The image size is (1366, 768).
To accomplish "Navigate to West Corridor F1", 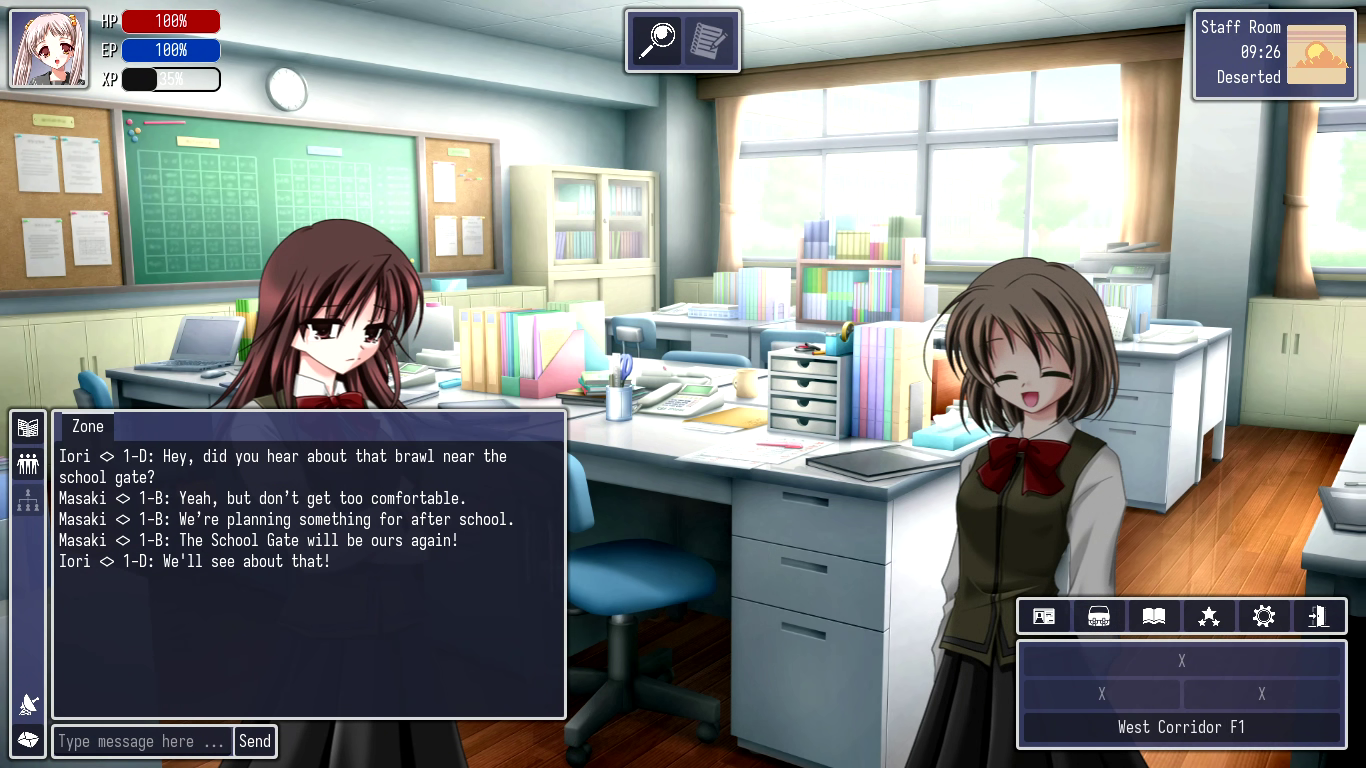I will point(1181,727).
